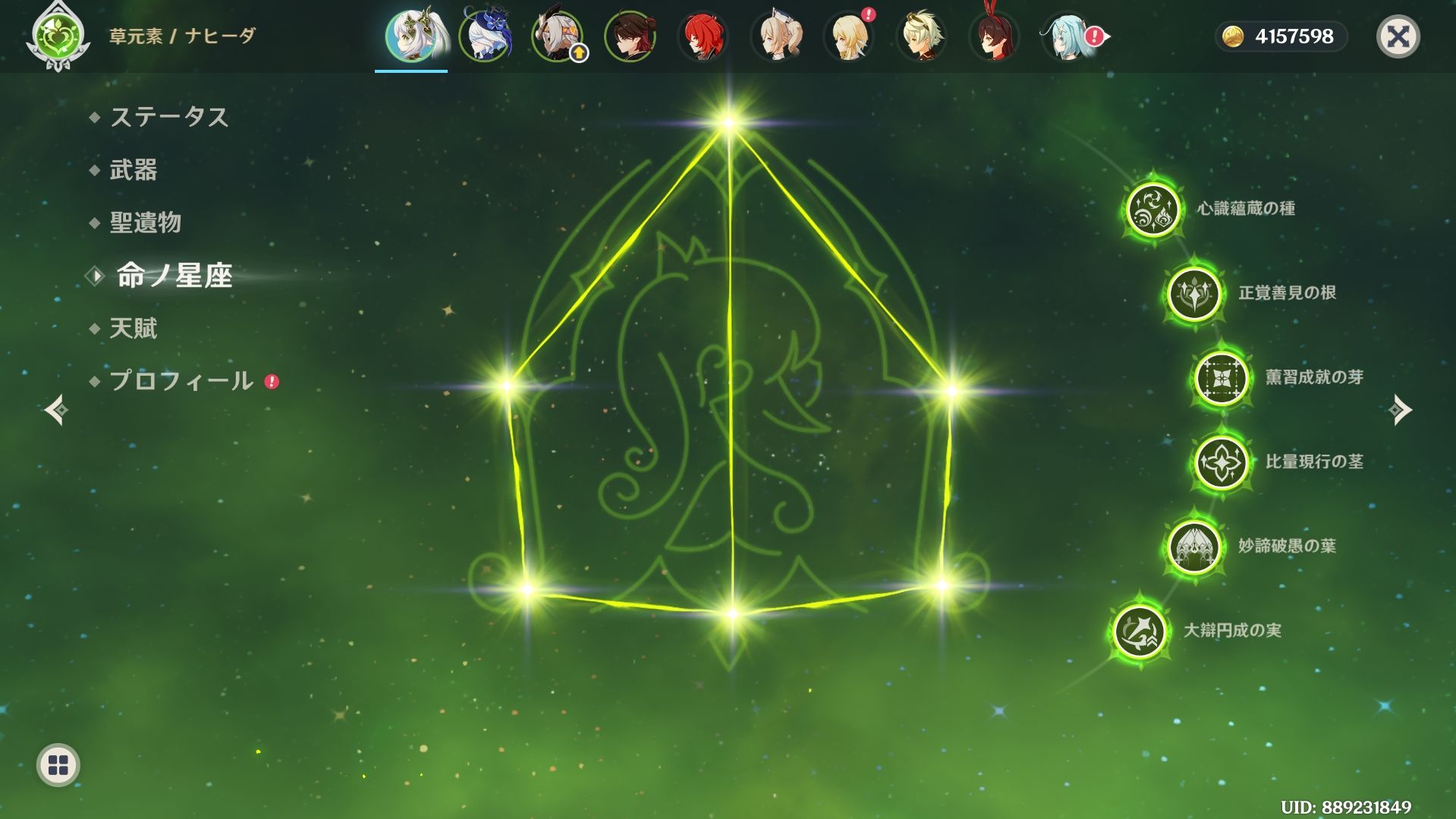Viewport: 1456px width, 819px height.
Task: View the 薫習成就の芽 constellation
Action: [1221, 377]
